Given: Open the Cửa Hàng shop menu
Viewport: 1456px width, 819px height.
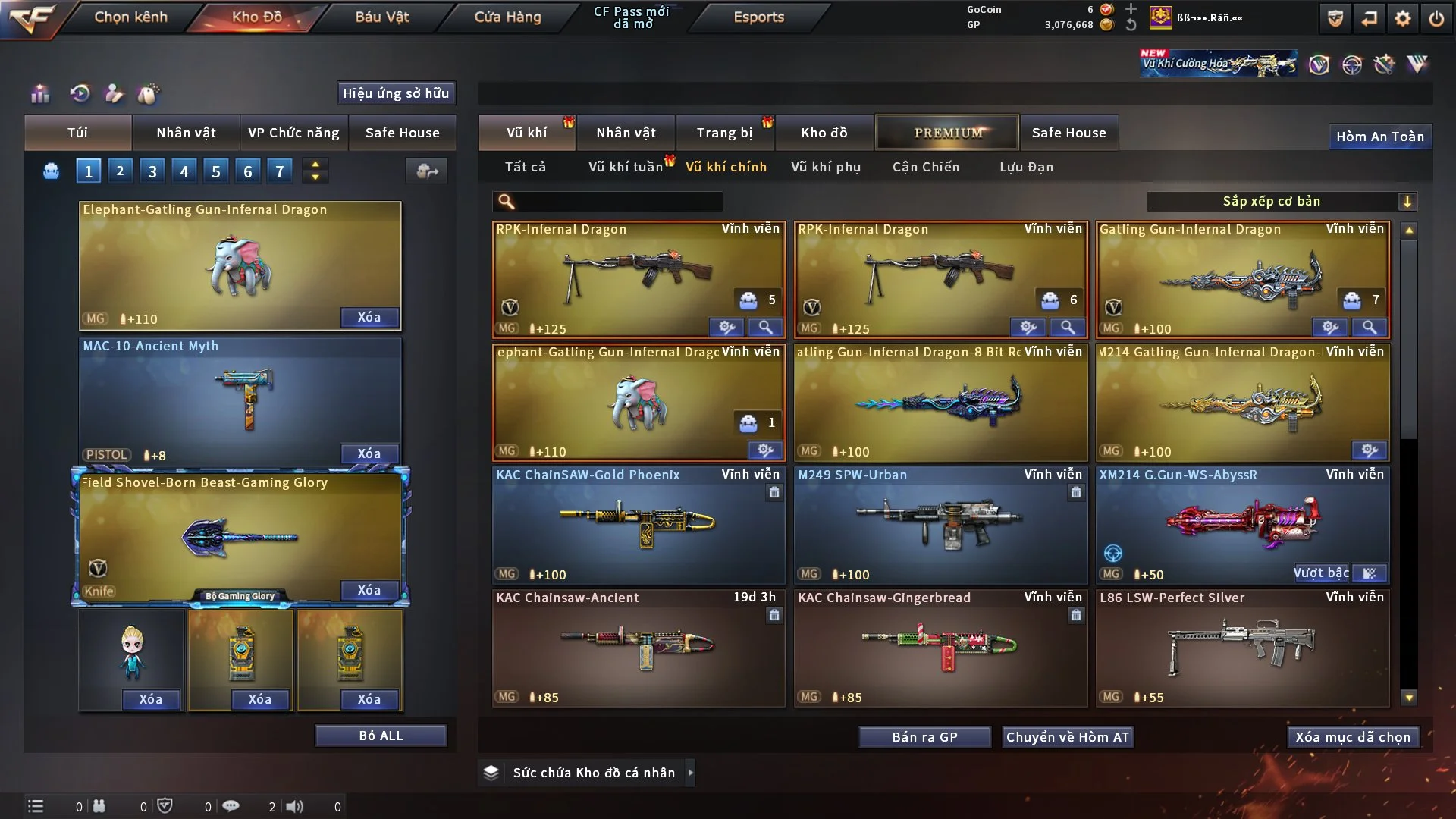Looking at the screenshot, I should coord(507,17).
